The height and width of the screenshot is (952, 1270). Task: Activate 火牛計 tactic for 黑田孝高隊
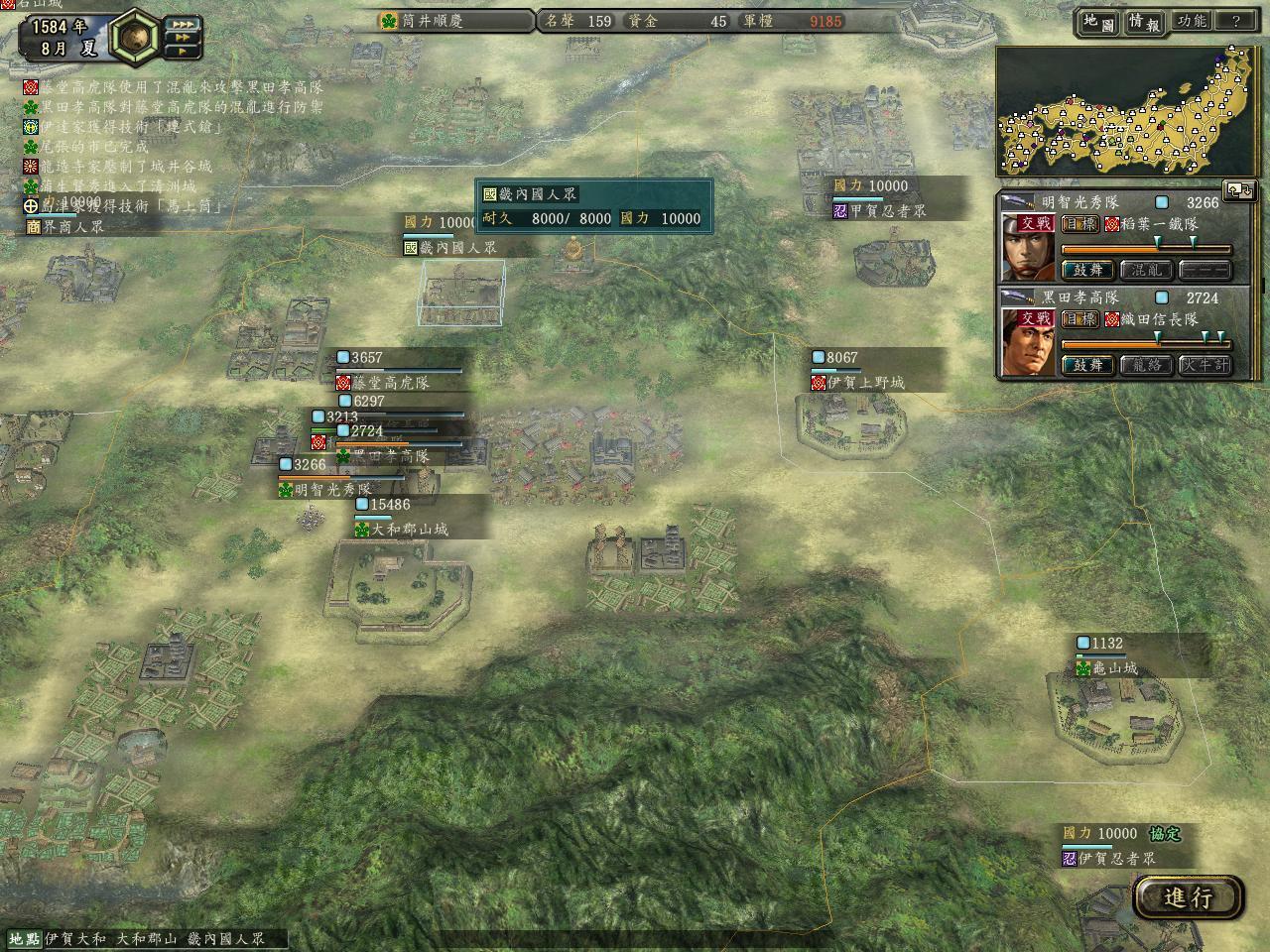pyautogui.click(x=1206, y=365)
